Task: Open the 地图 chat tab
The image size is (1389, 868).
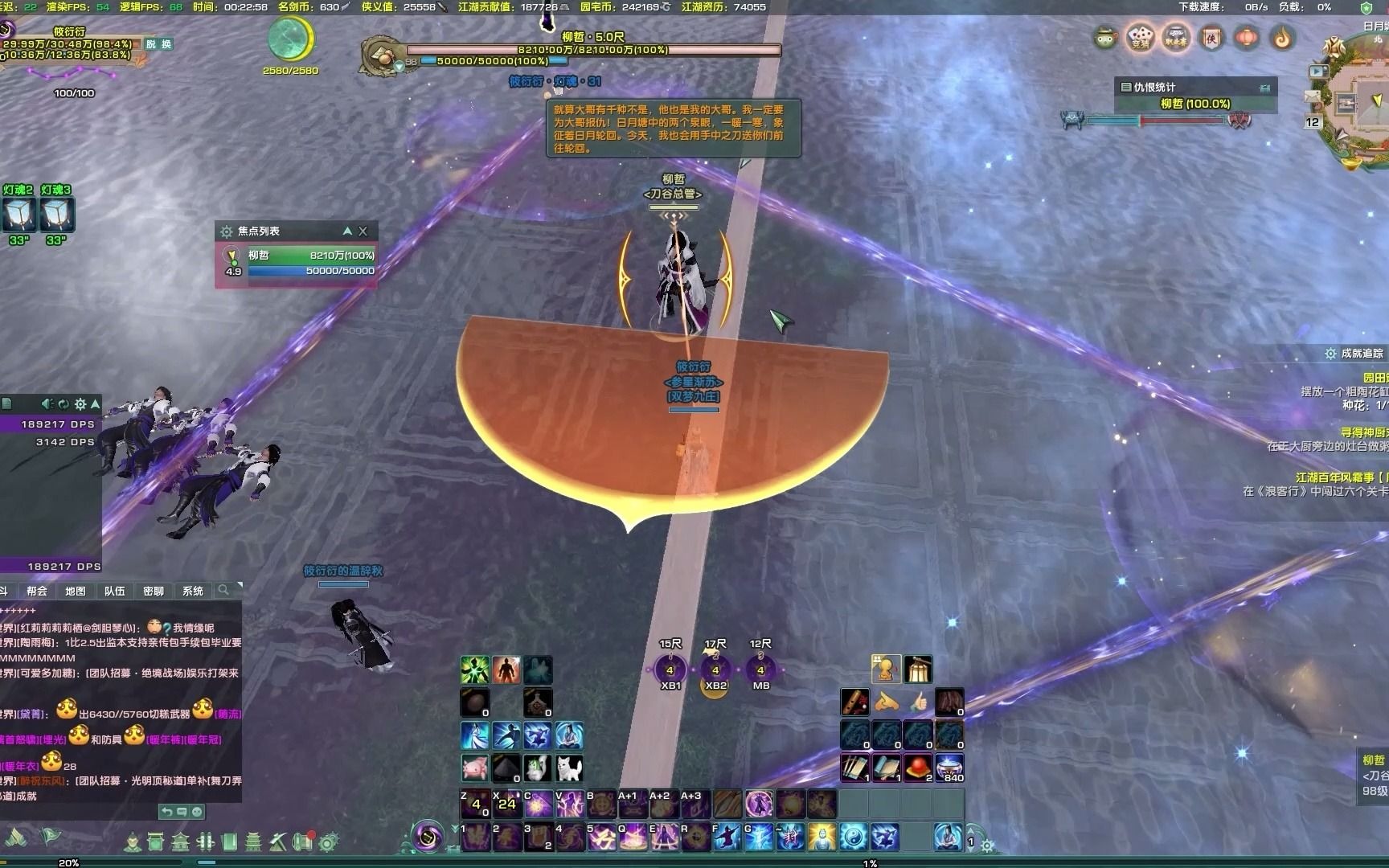Action: pyautogui.click(x=76, y=591)
